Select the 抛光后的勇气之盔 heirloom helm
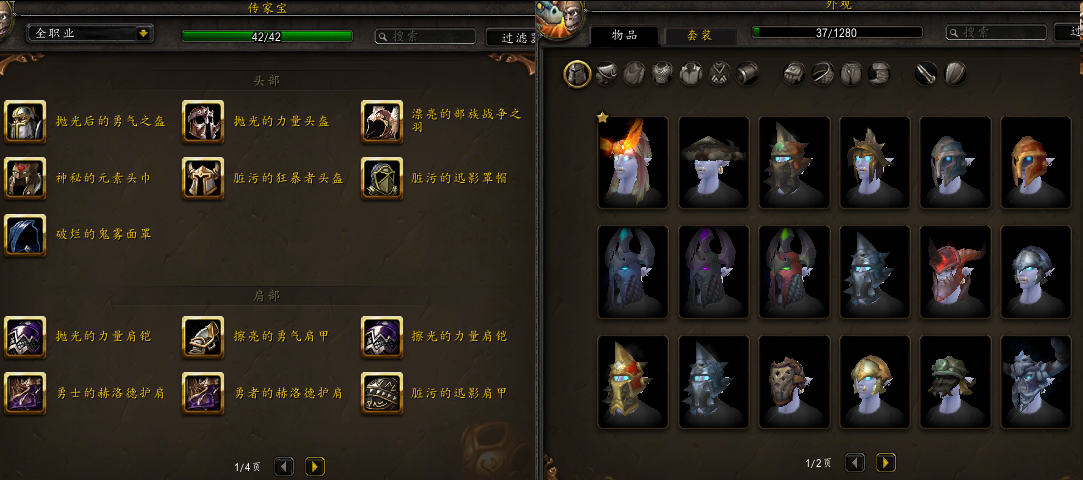Screen dimensions: 1083x480 point(24,121)
